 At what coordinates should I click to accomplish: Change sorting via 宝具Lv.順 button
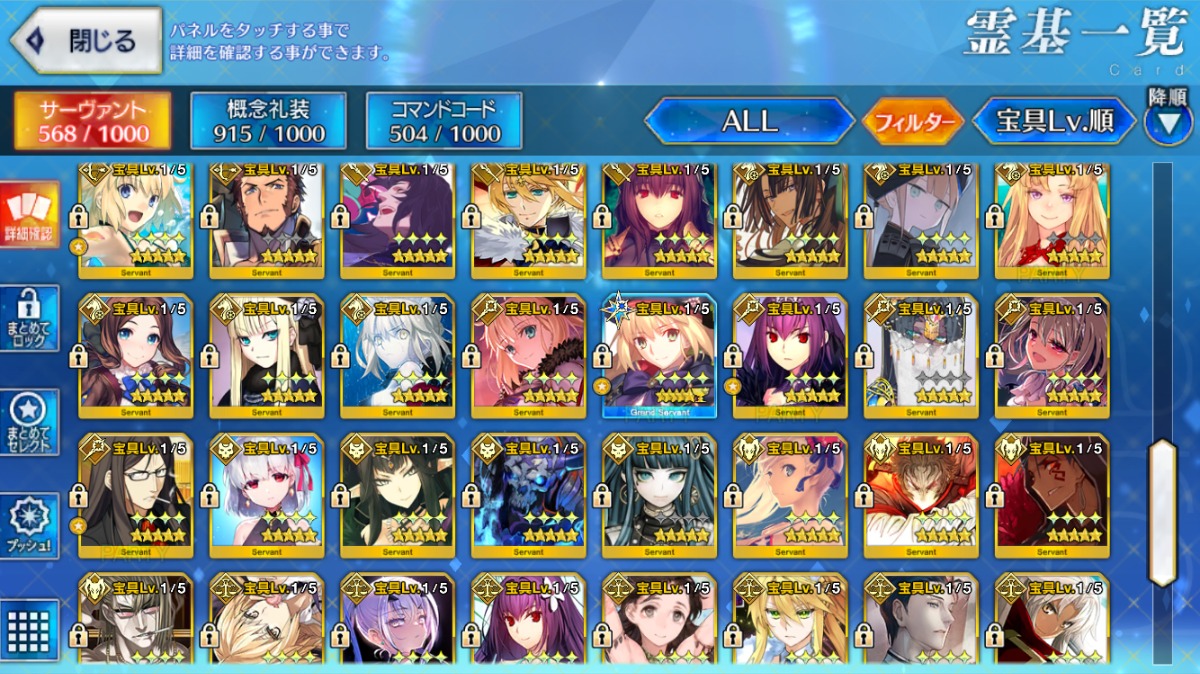tap(1054, 122)
